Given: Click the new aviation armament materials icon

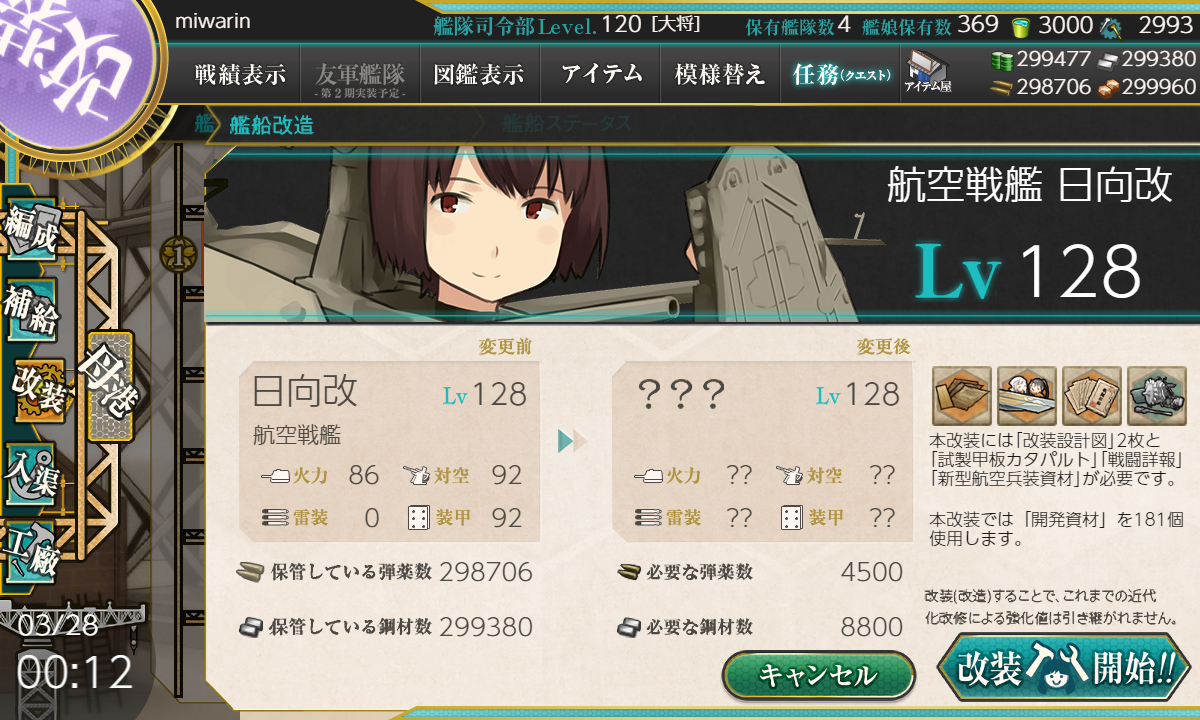Looking at the screenshot, I should (1157, 396).
